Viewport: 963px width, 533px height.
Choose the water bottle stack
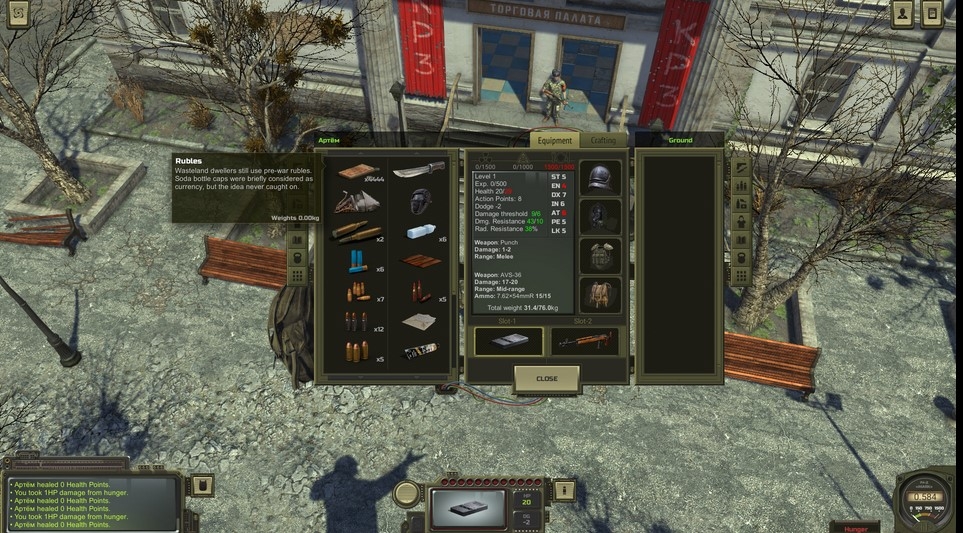tap(419, 232)
